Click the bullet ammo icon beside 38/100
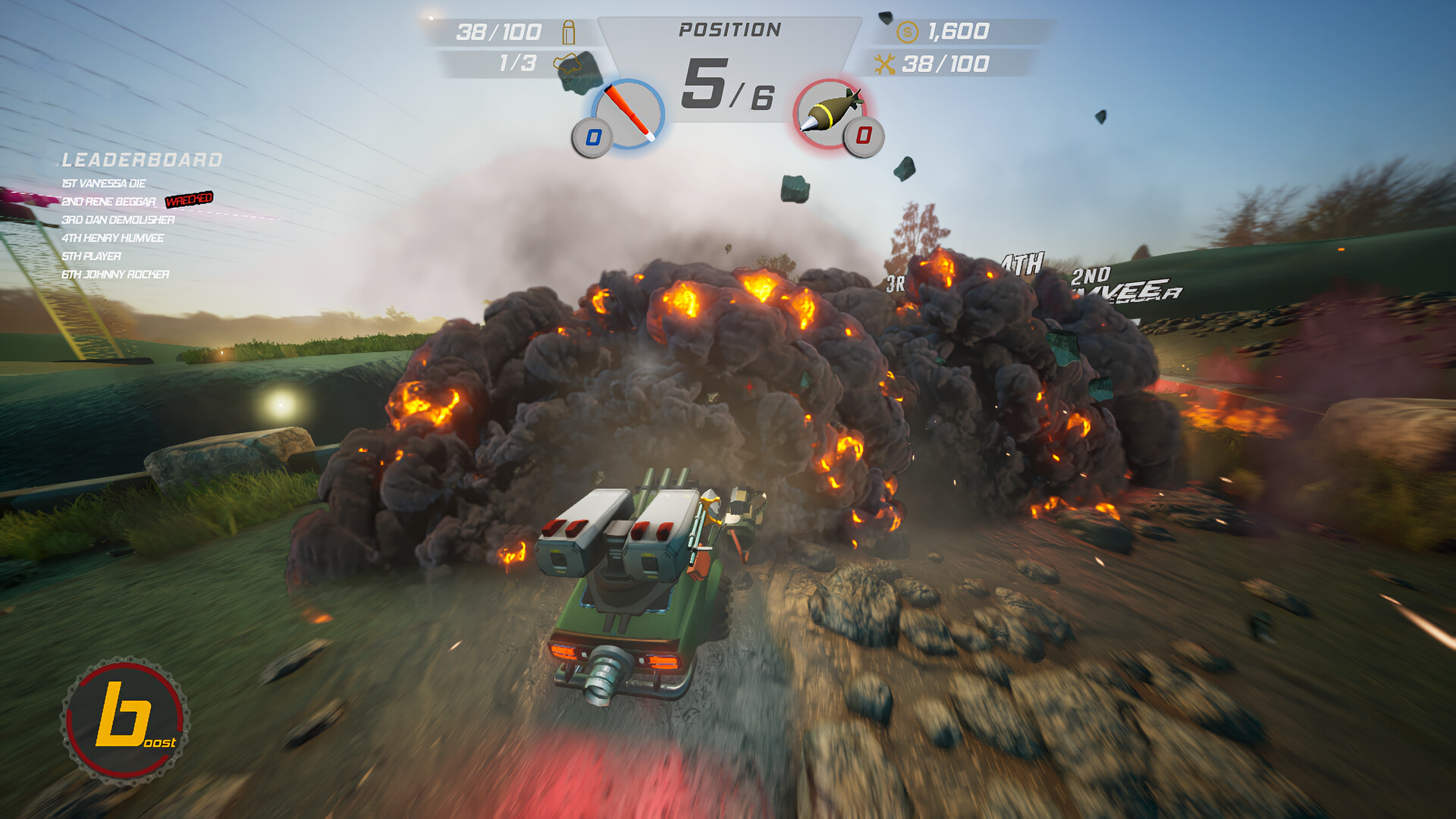Screen dimensions: 1456x819 point(567,32)
